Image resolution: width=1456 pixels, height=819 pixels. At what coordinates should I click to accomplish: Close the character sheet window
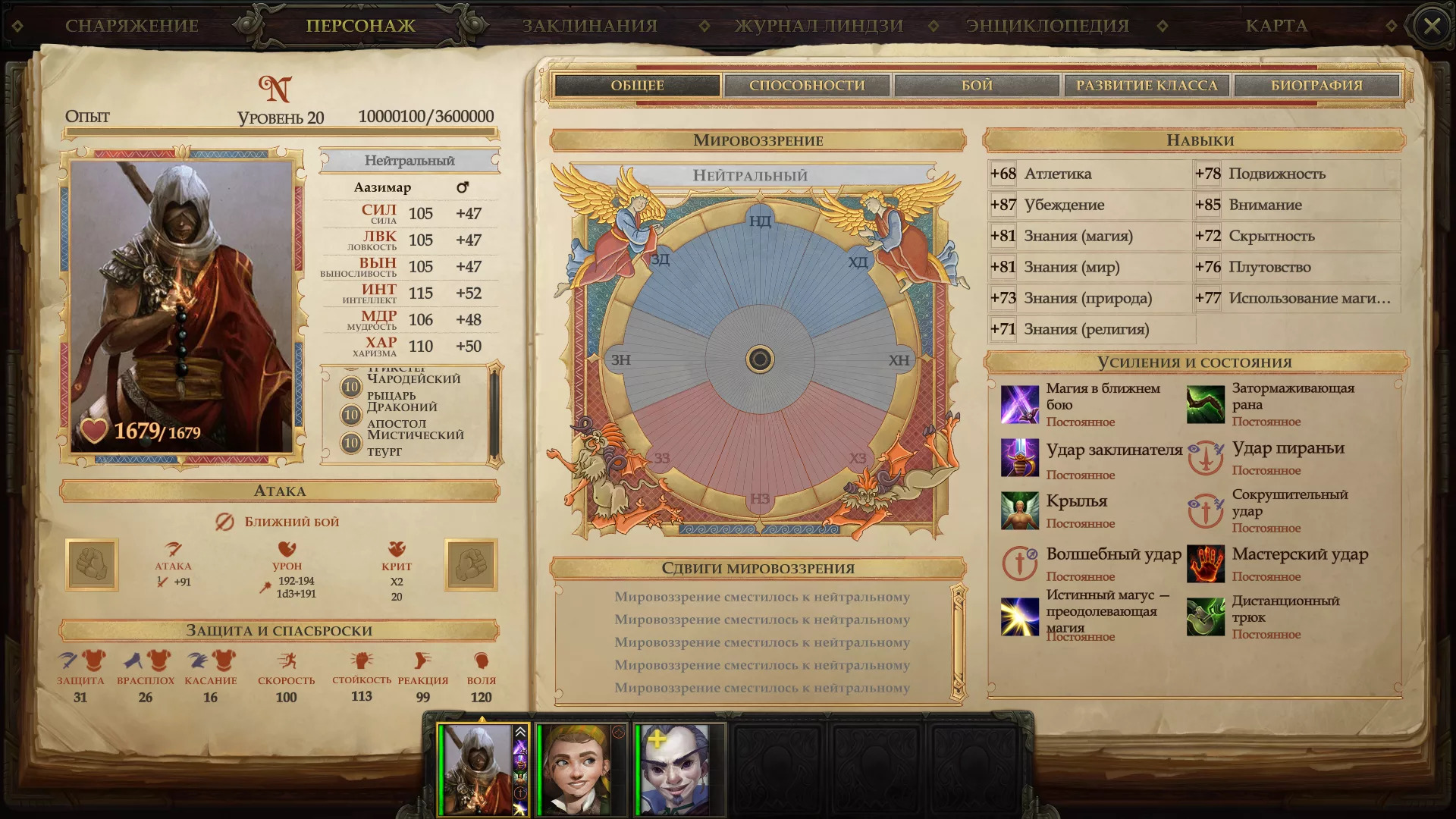tap(1432, 27)
